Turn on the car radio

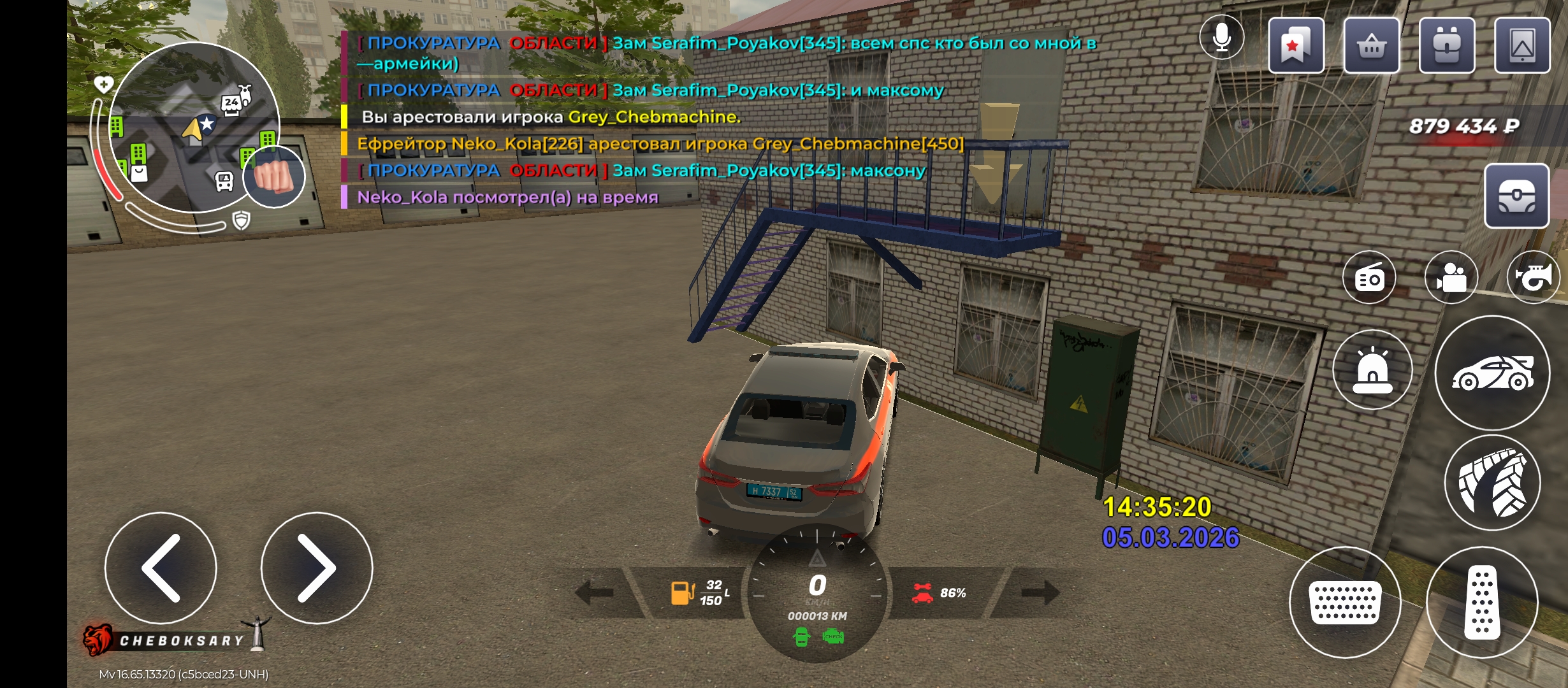click(x=1369, y=278)
